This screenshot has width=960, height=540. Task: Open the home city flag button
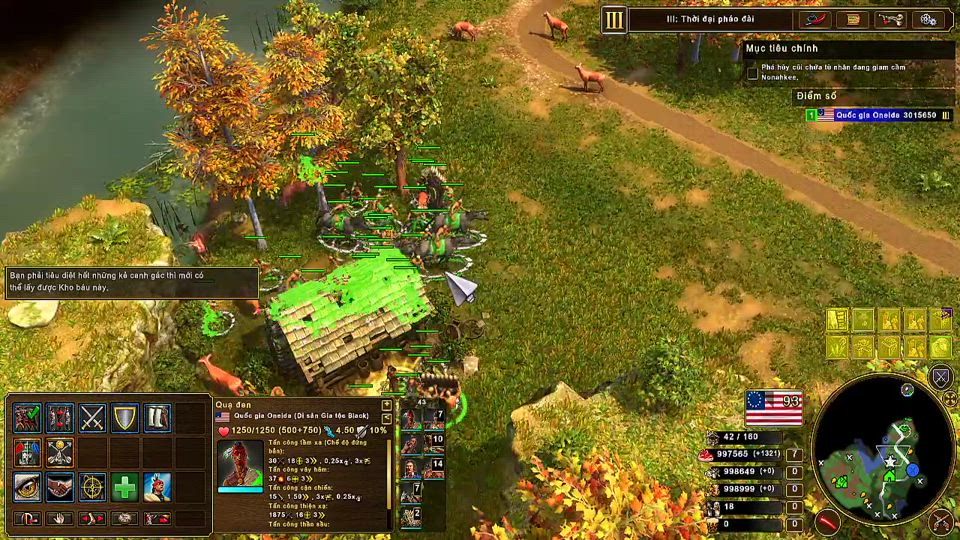coord(774,406)
